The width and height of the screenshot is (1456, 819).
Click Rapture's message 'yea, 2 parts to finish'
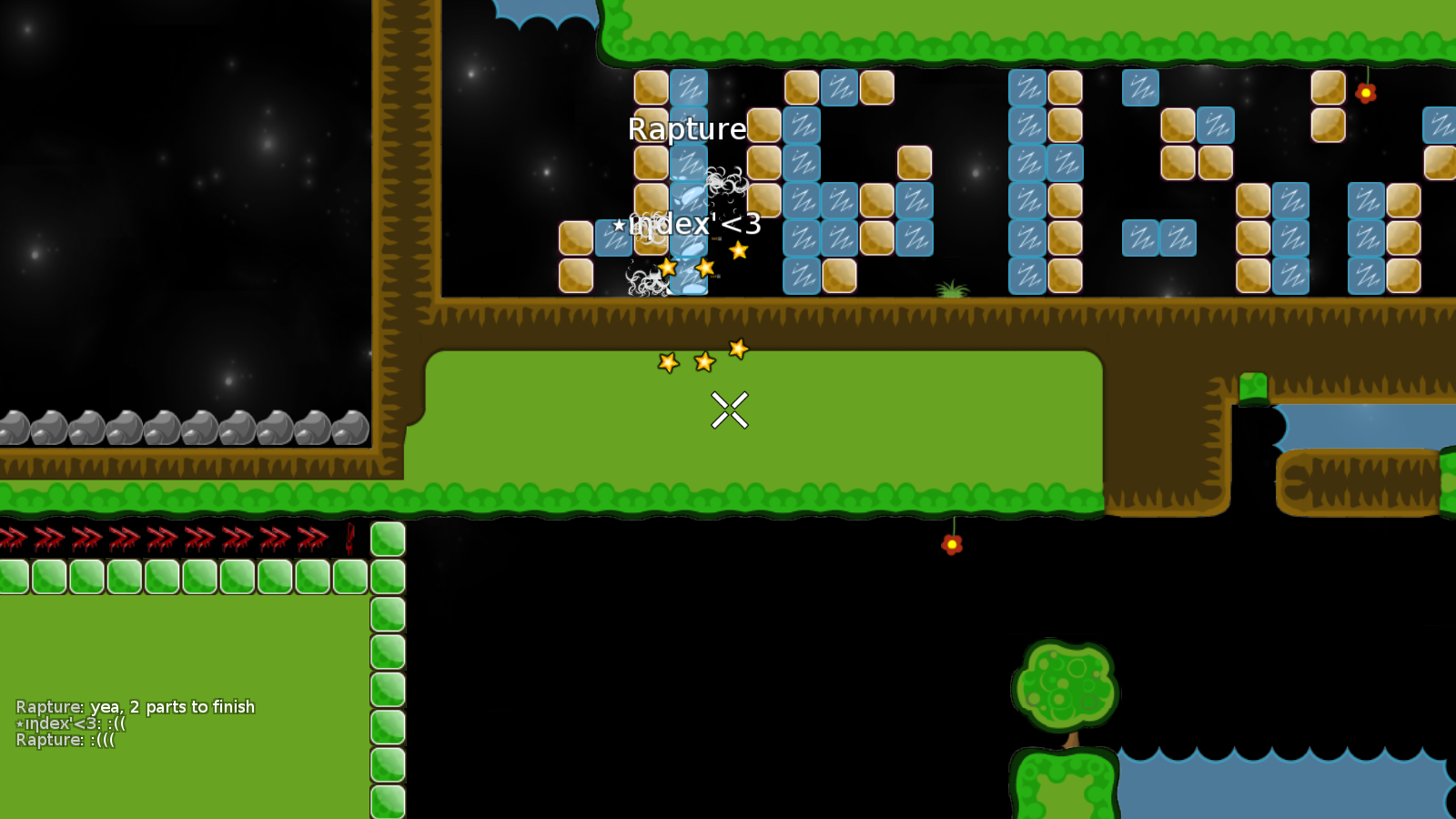[x=136, y=706]
